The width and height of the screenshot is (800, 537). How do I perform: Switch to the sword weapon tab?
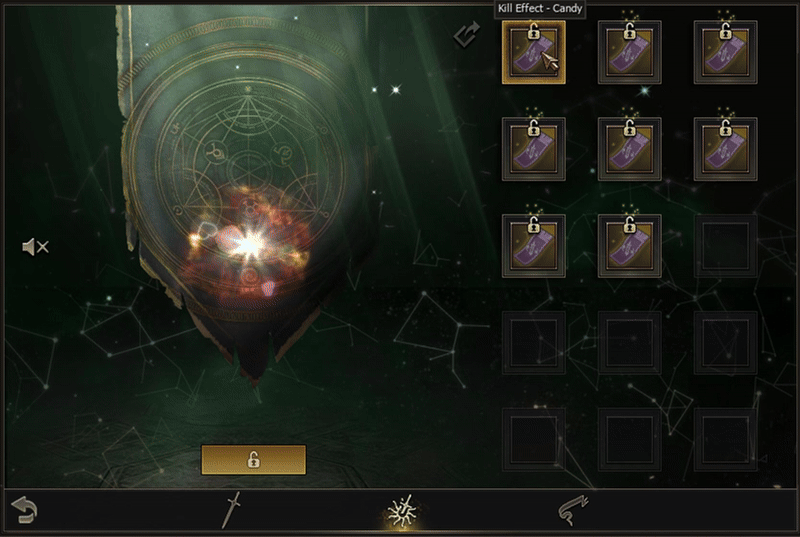point(232,510)
